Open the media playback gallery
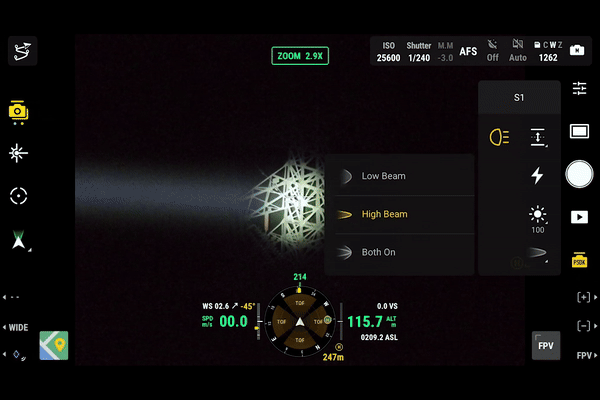This screenshot has height=400, width=600. 579,216
